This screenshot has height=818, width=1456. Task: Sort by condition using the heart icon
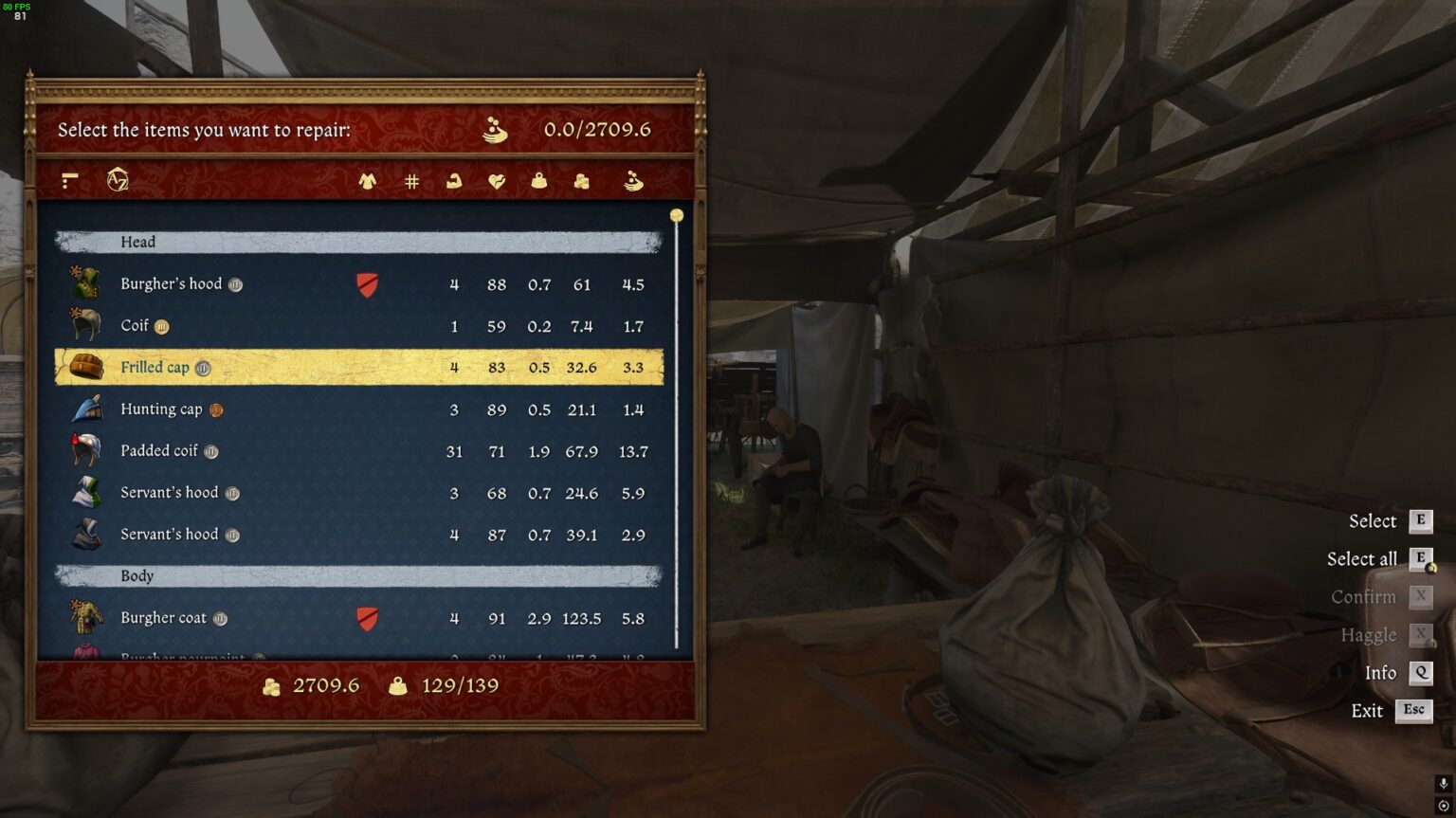(x=496, y=181)
